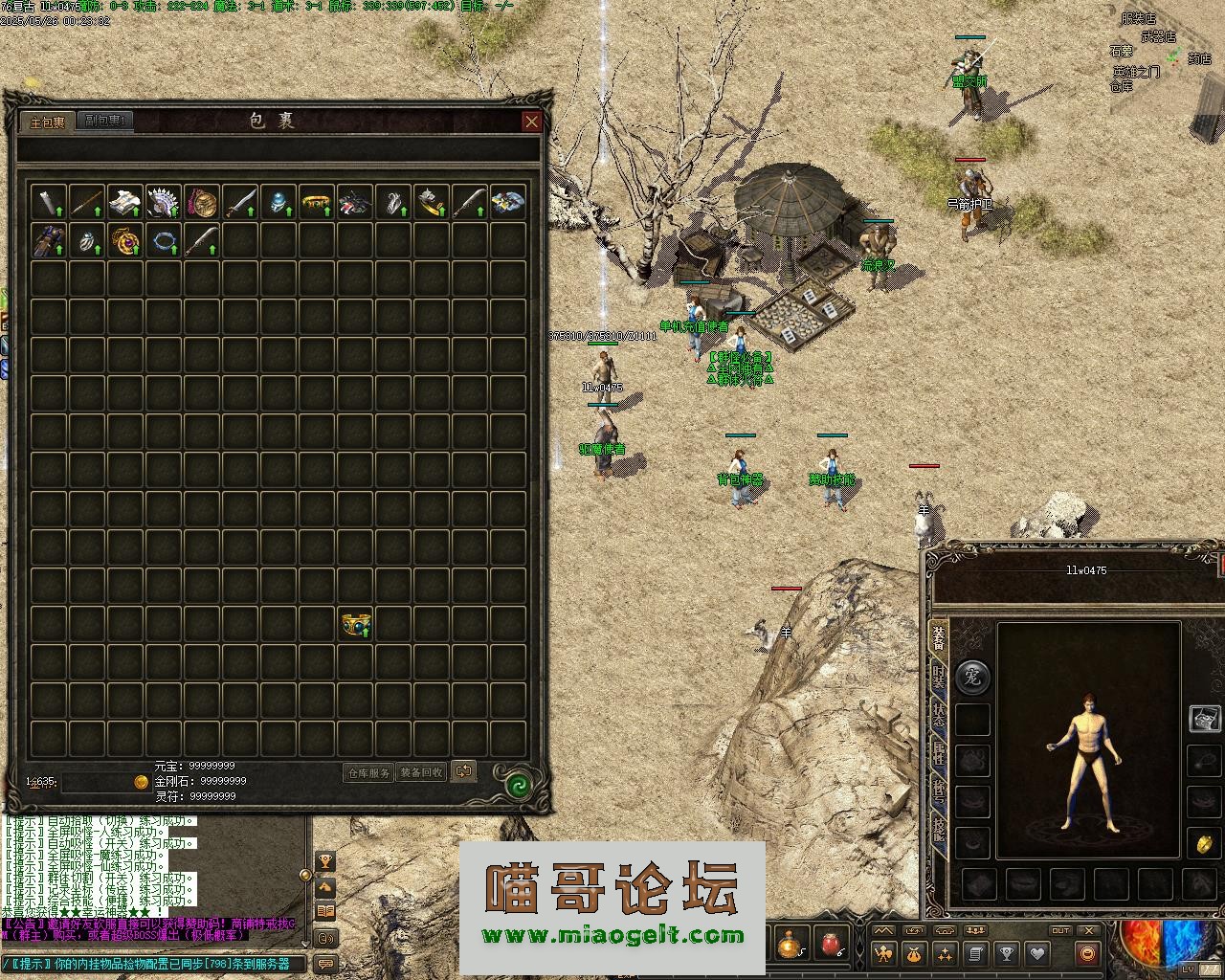Select the 主包裹 tab
Image resolution: width=1225 pixels, height=980 pixels.
click(x=47, y=122)
